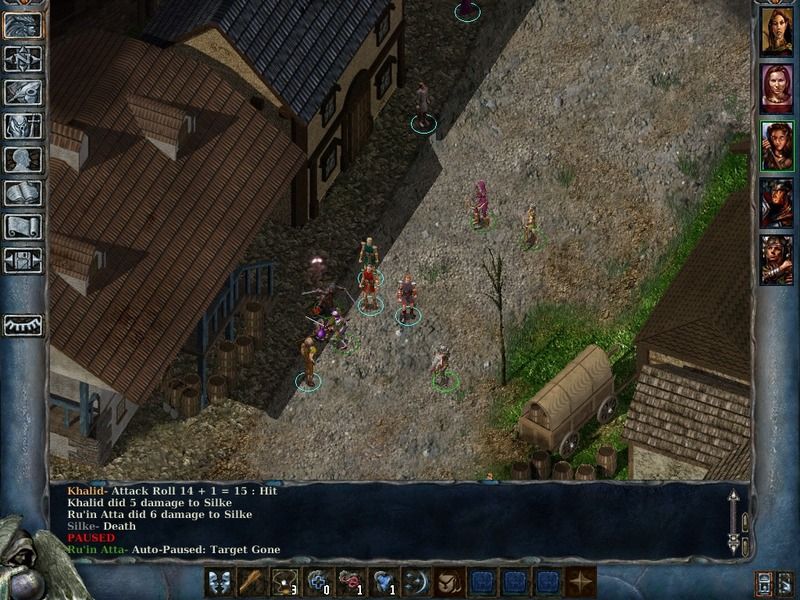
Task: Activate the crescent-moon stealth button
Action: tap(416, 582)
